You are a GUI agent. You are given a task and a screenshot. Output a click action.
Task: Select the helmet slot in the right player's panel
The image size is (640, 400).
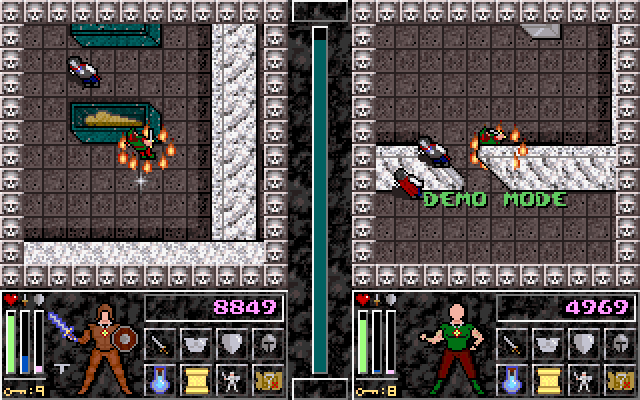[x=618, y=345]
